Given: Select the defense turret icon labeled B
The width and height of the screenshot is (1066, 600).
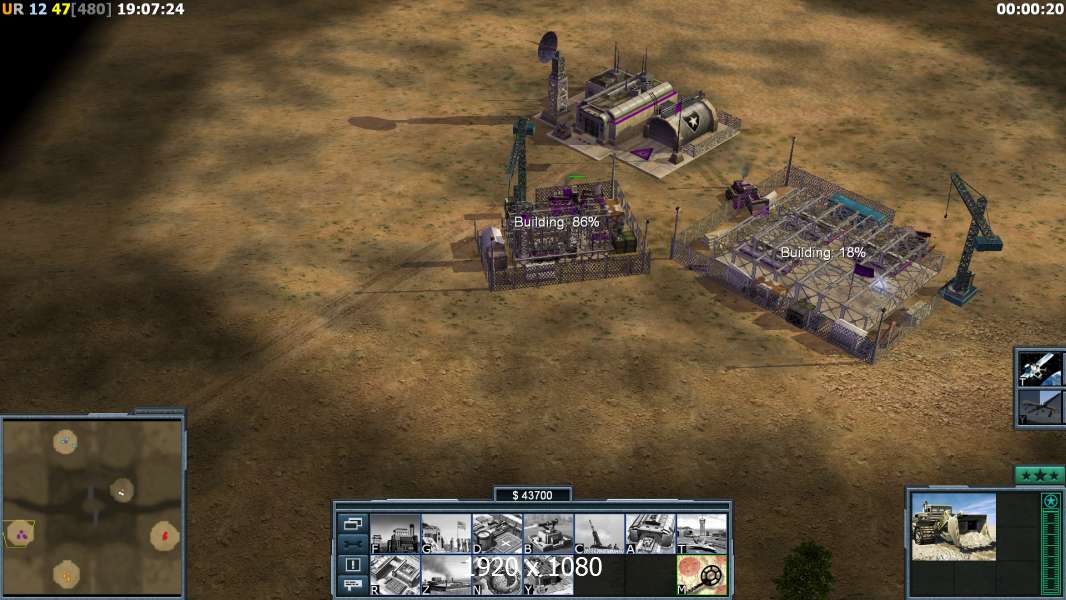Looking at the screenshot, I should 548,533.
